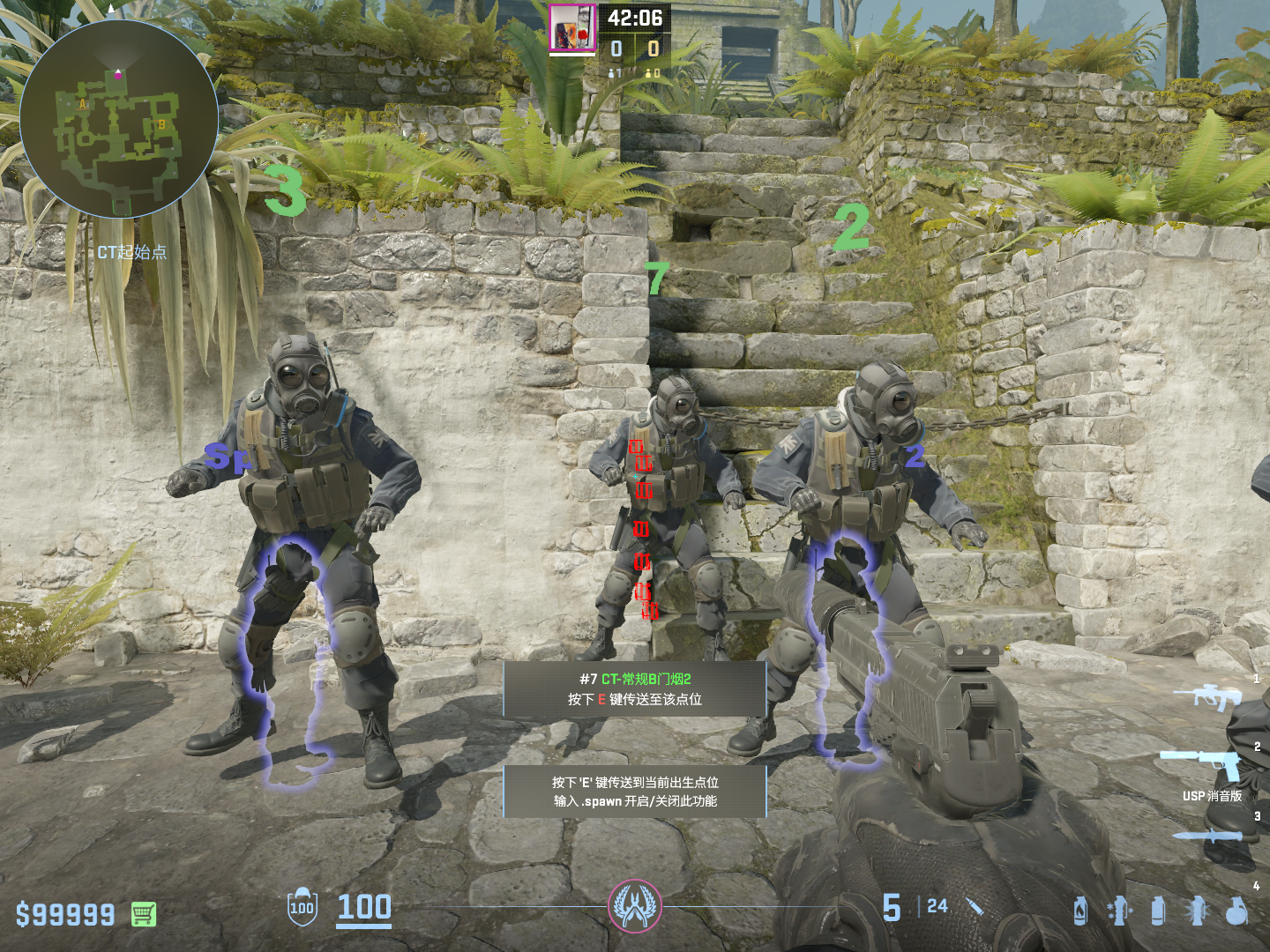
Task: Select the AUG rifle weapon slot
Action: coord(1206,695)
